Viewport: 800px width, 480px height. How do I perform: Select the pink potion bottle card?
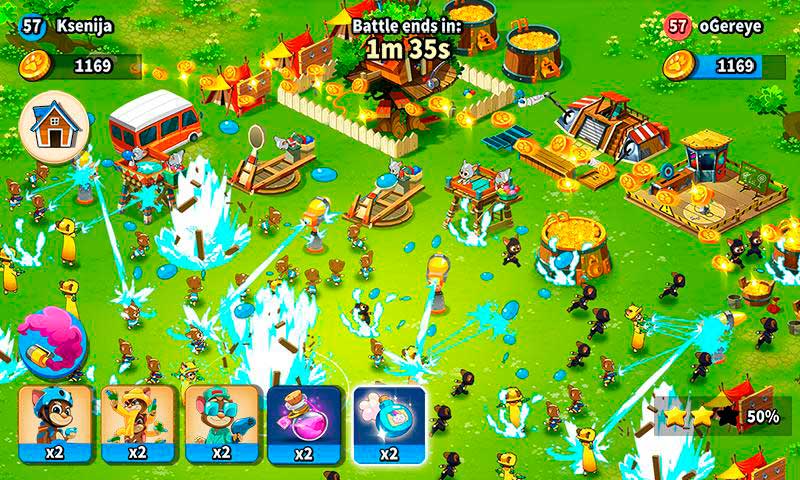pyautogui.click(x=306, y=422)
